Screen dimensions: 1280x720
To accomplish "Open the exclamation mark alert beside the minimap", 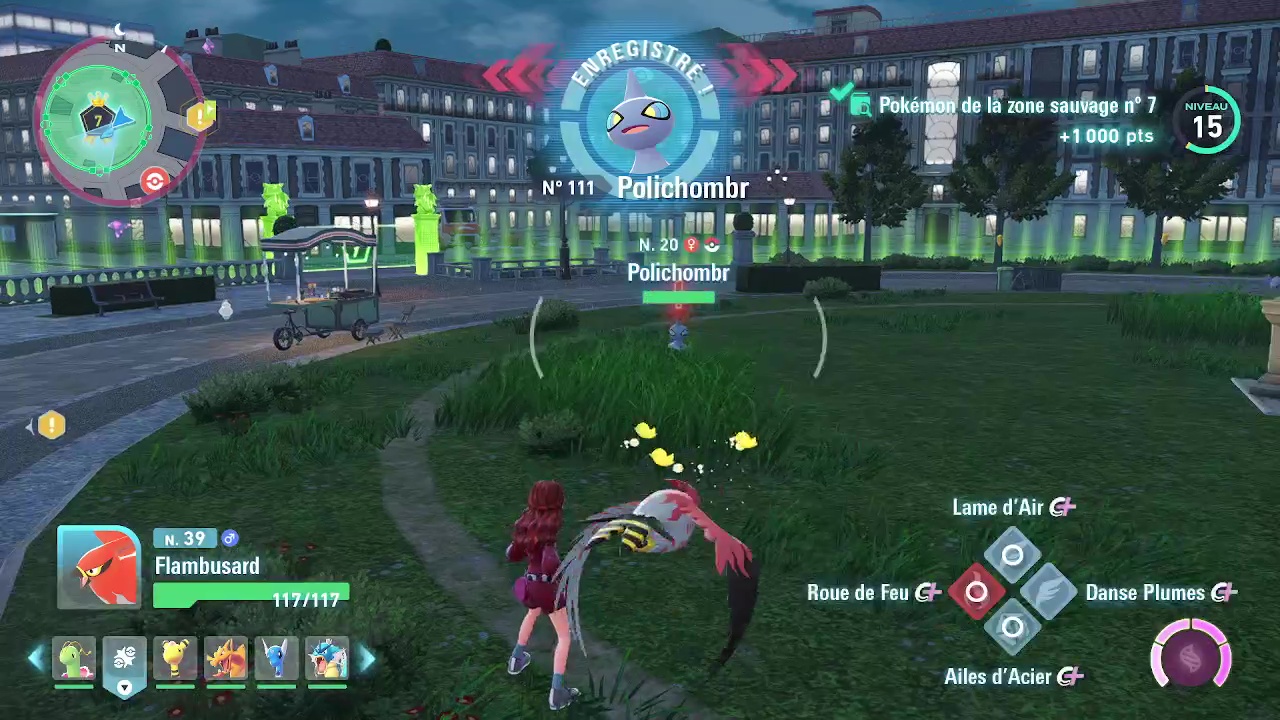I will point(50,425).
